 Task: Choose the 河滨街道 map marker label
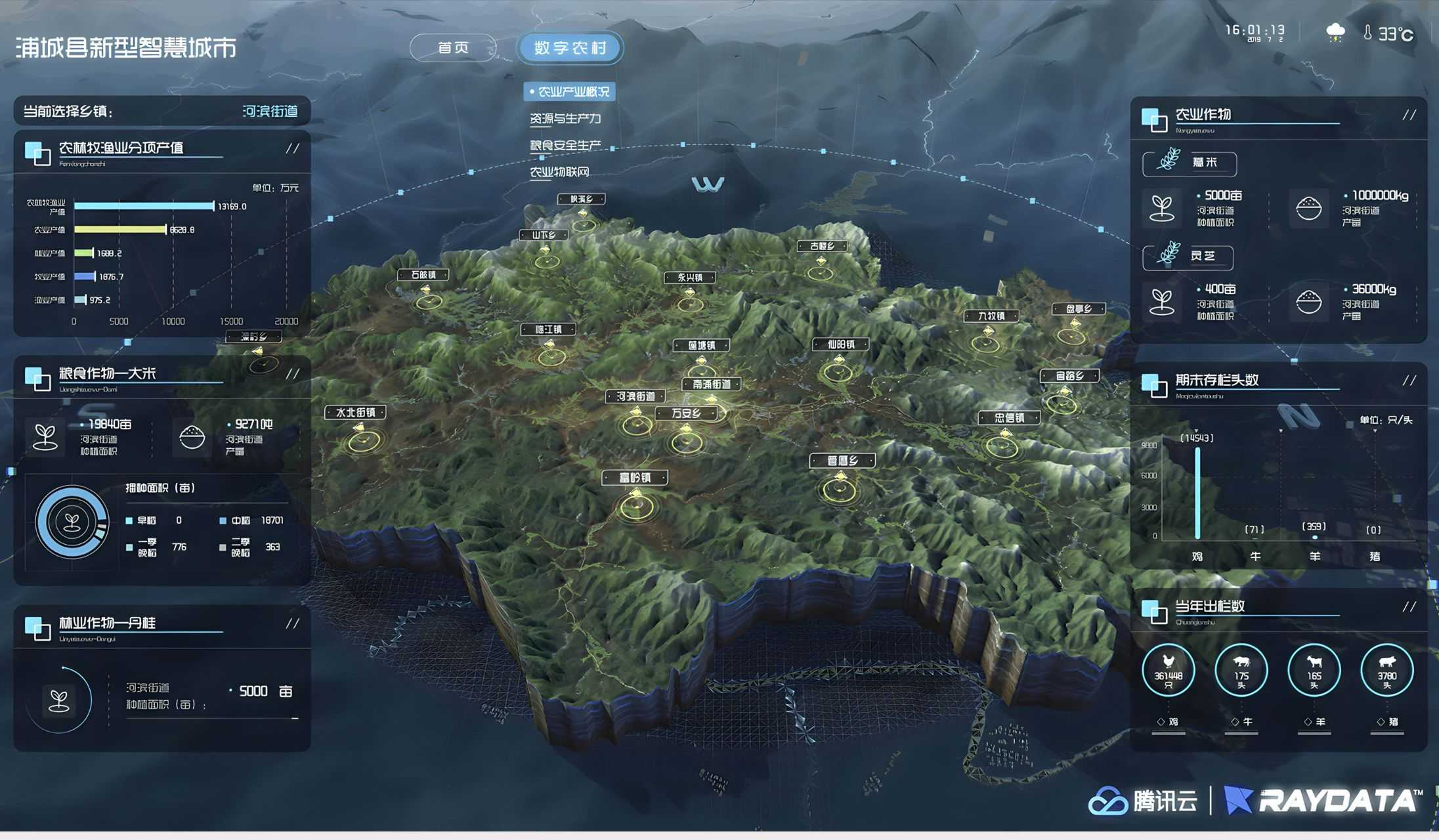tap(635, 396)
